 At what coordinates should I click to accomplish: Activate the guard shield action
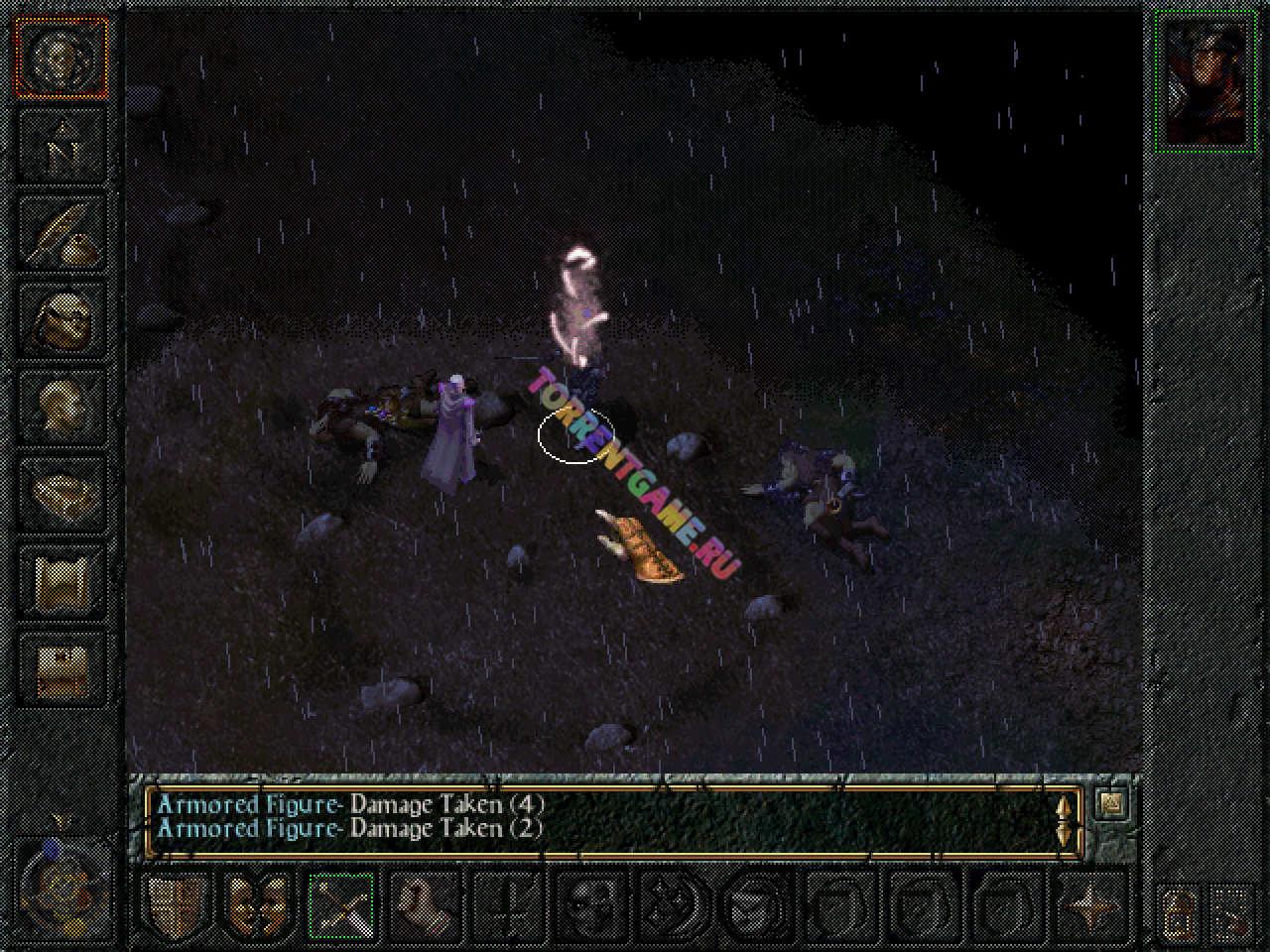pos(175,903)
